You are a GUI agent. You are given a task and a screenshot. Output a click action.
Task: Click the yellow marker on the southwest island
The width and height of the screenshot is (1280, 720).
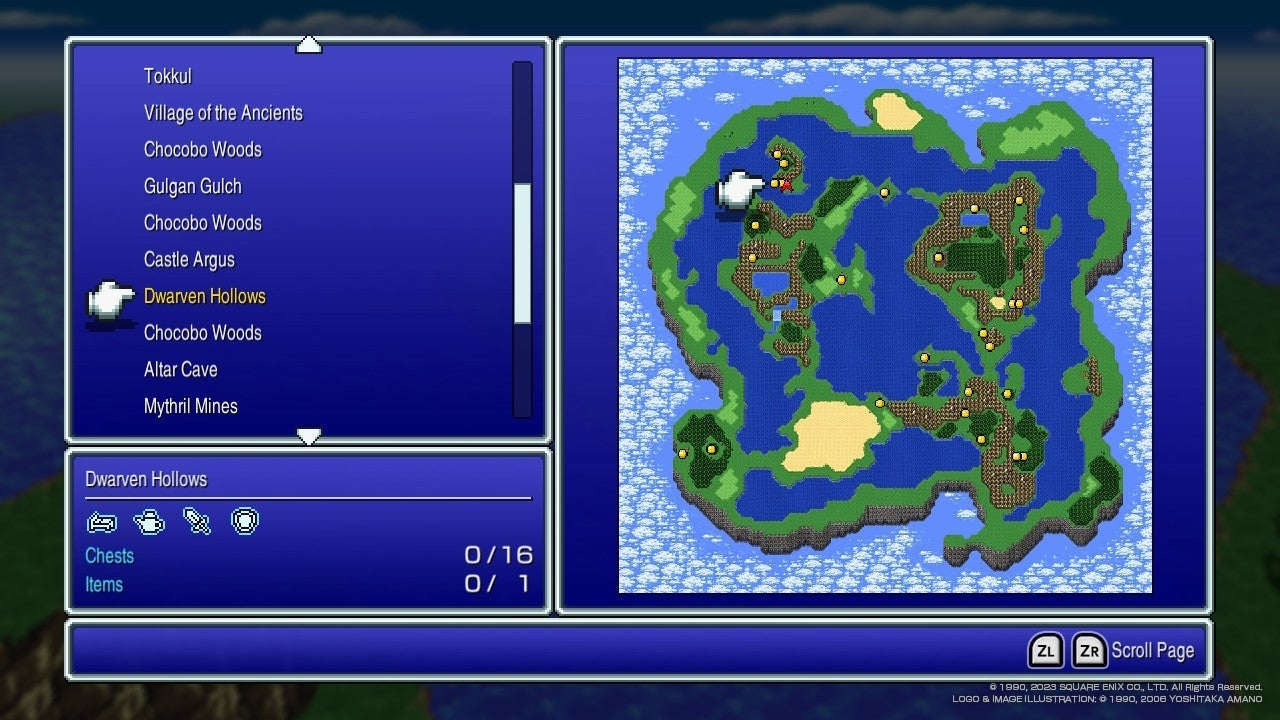coord(683,452)
